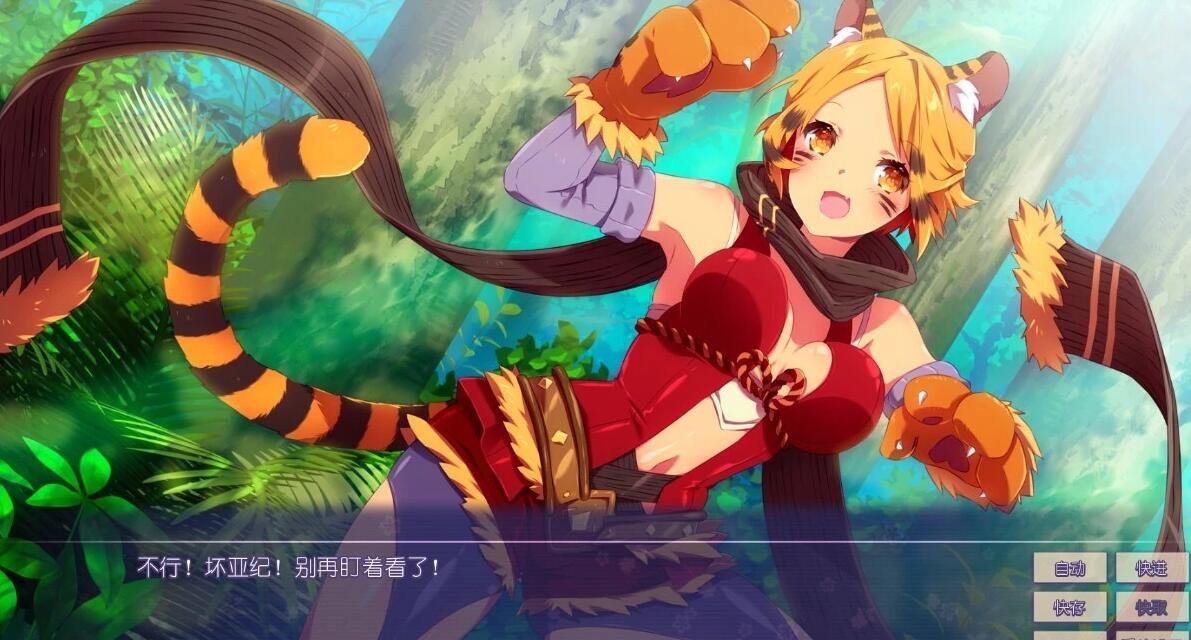Quick save using the 快存 button
The height and width of the screenshot is (640, 1191).
point(1069,606)
